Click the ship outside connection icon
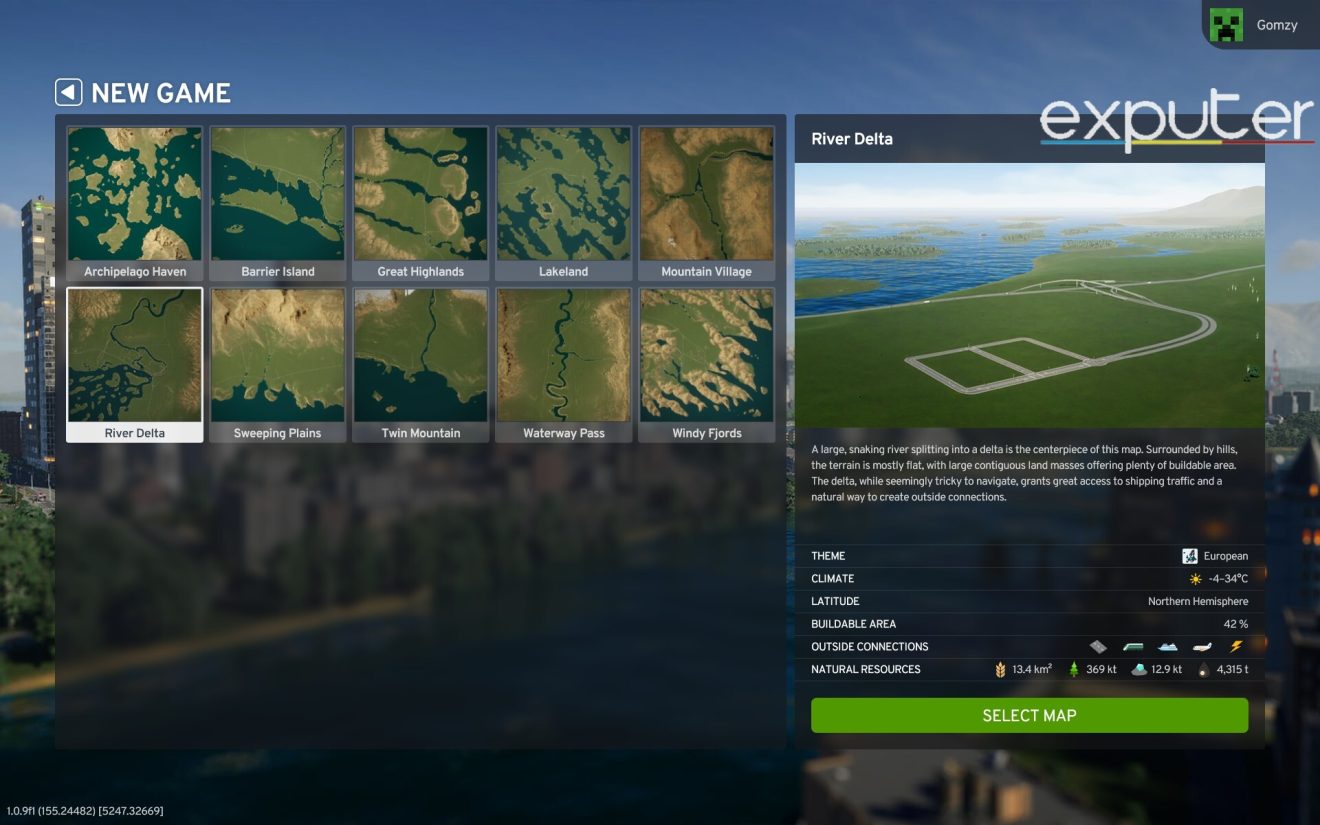 pos(1166,647)
